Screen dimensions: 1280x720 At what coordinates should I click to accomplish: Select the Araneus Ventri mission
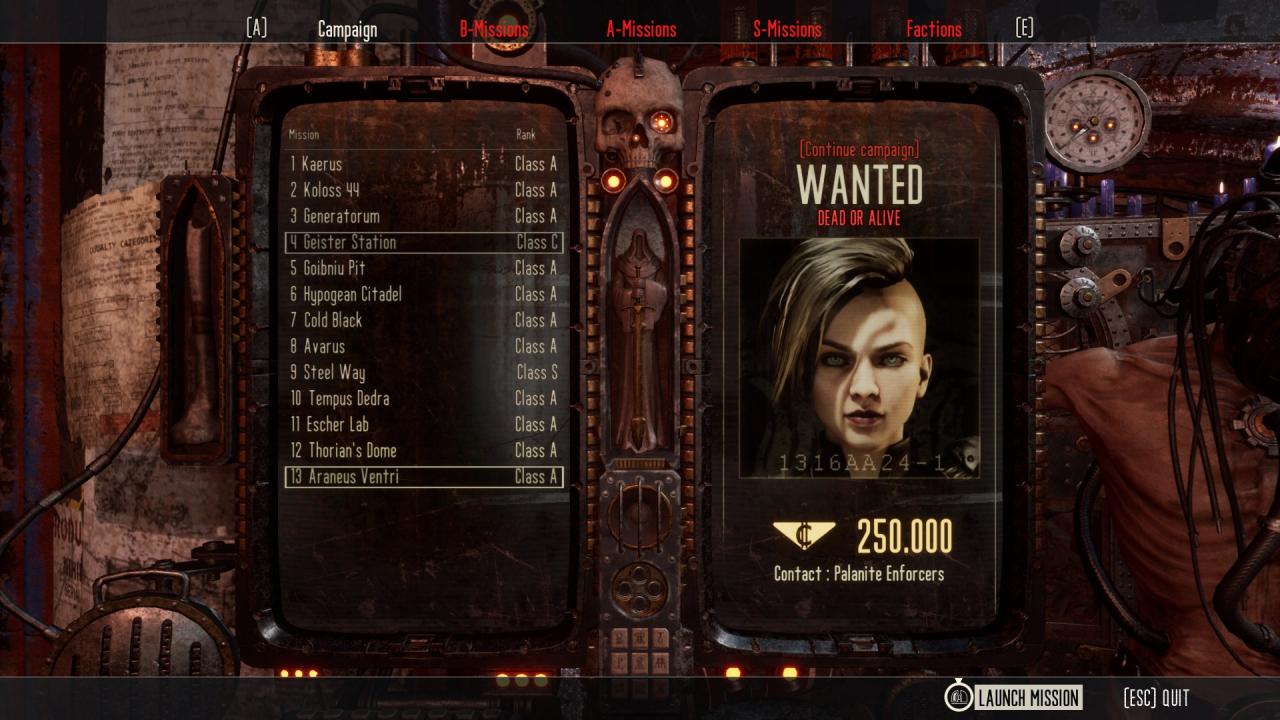[x=423, y=477]
